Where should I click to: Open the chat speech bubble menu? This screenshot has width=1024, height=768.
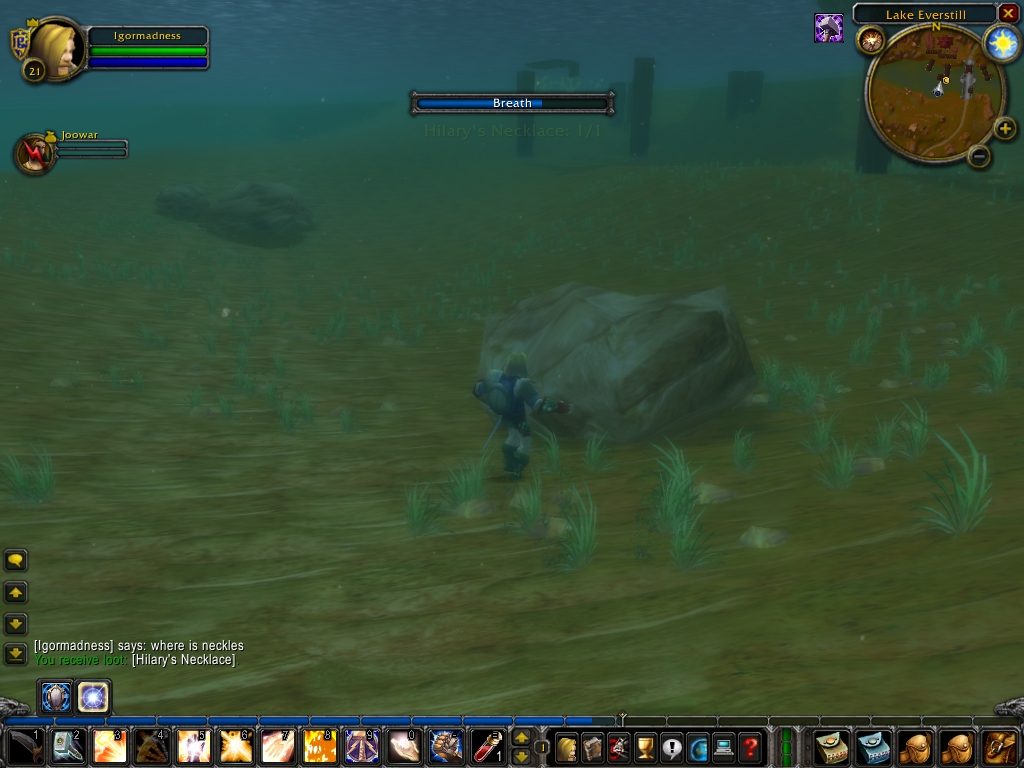click(16, 561)
